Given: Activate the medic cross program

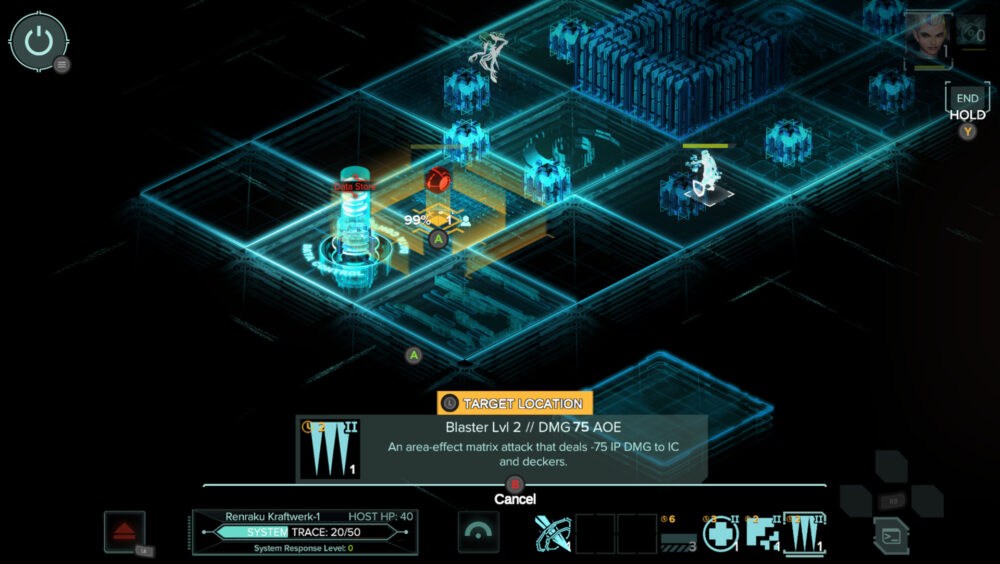Looking at the screenshot, I should pyautogui.click(x=720, y=533).
